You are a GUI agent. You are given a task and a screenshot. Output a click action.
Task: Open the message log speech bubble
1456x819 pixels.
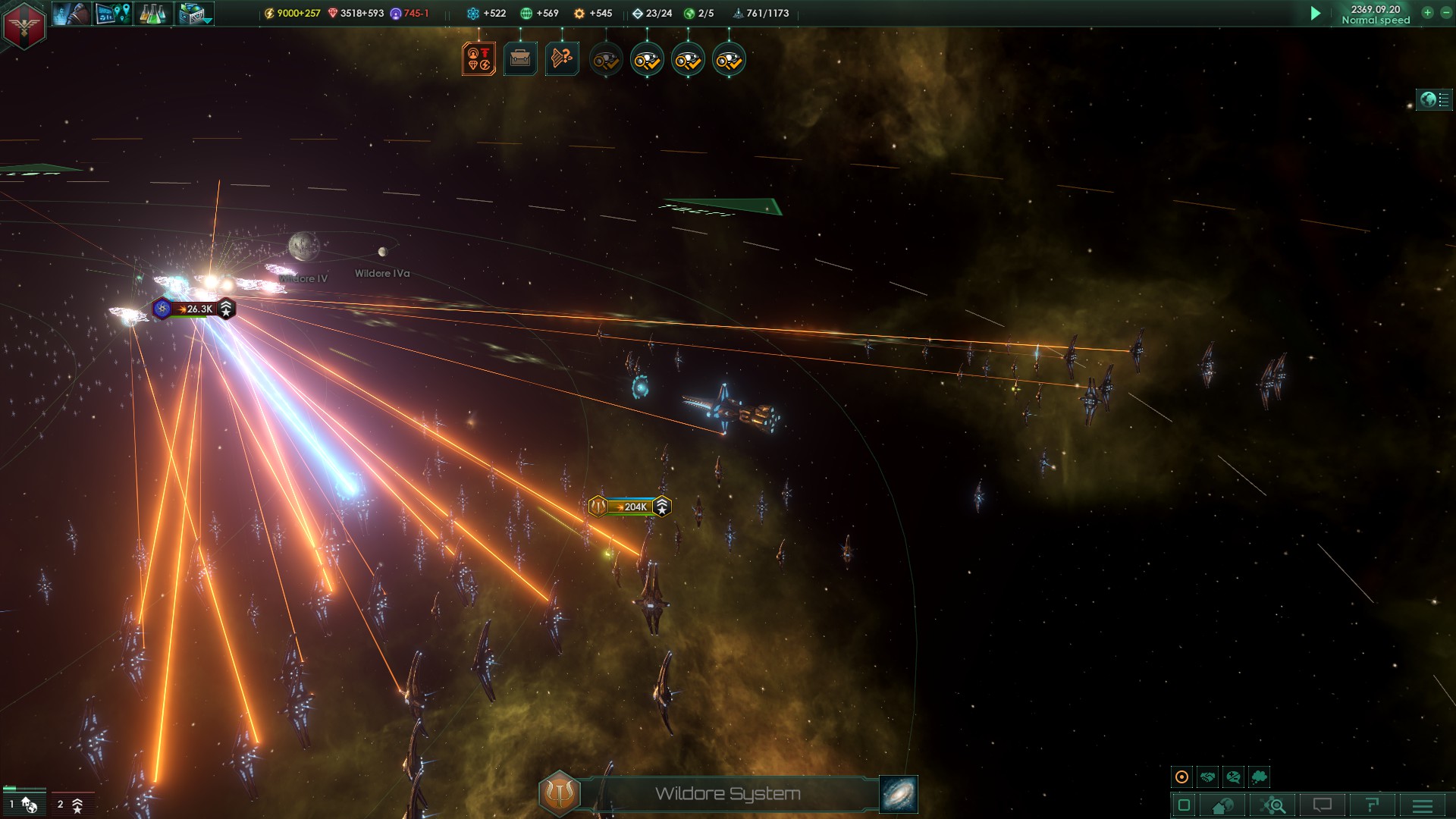[1323, 805]
